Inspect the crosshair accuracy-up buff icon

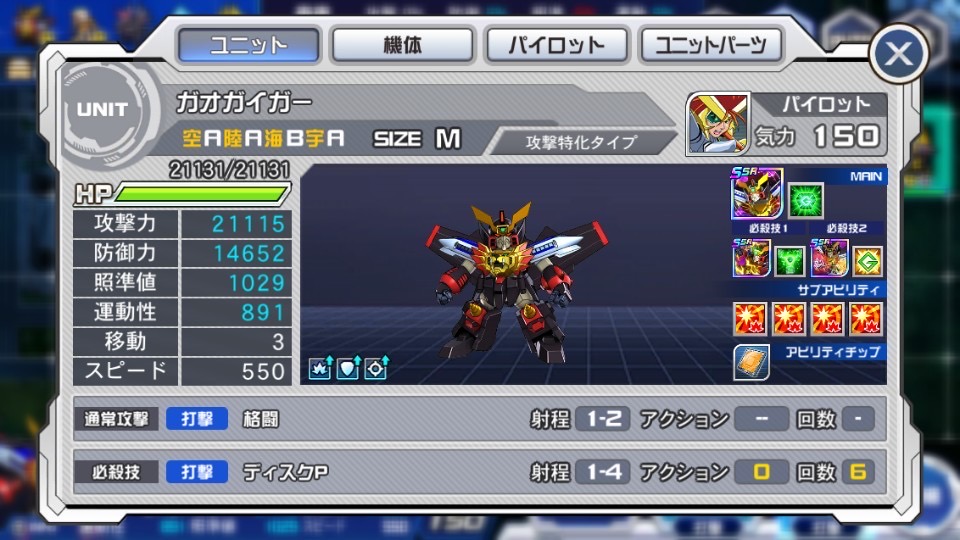point(376,367)
